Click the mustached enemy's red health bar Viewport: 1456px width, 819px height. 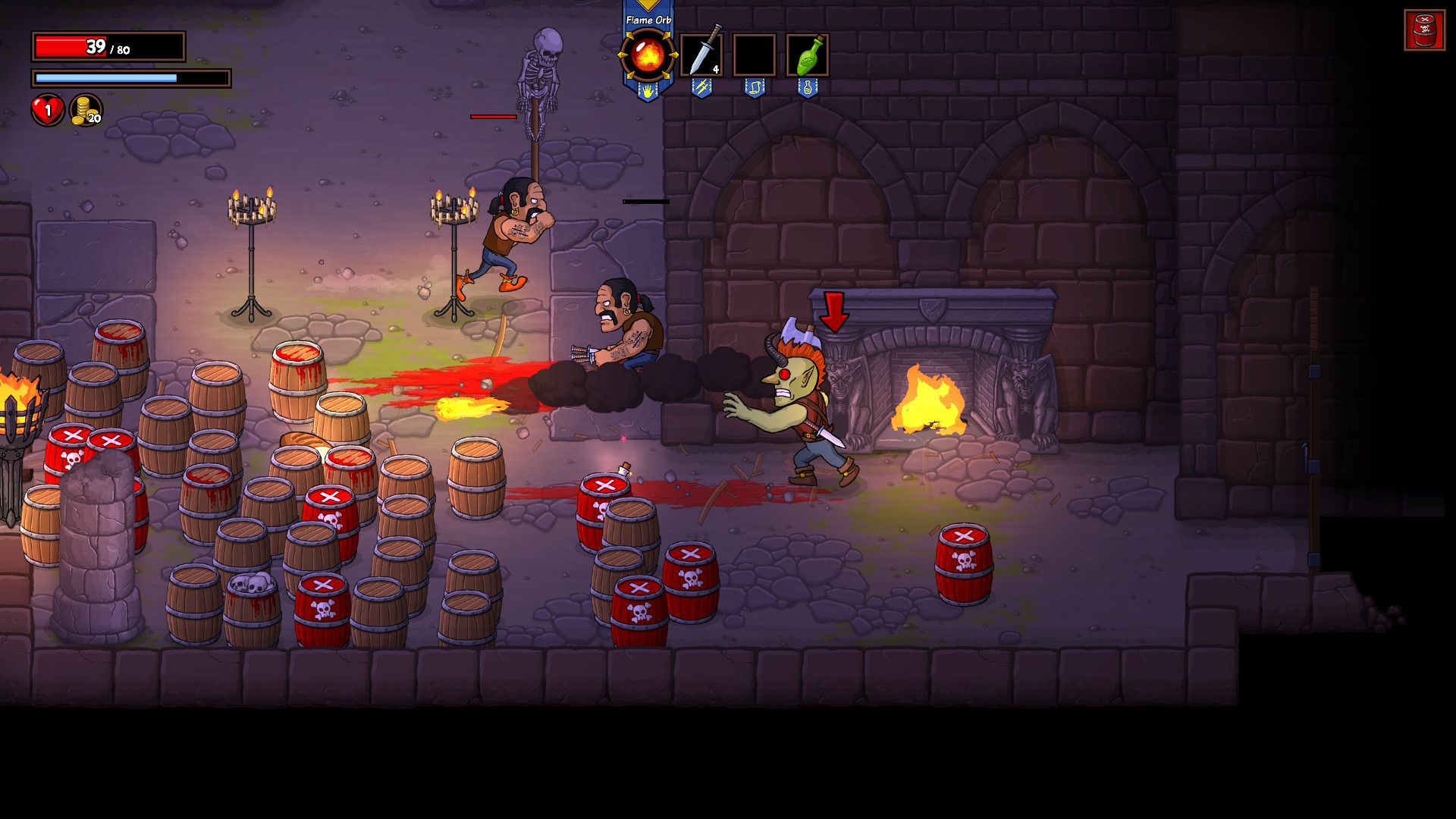[493, 115]
